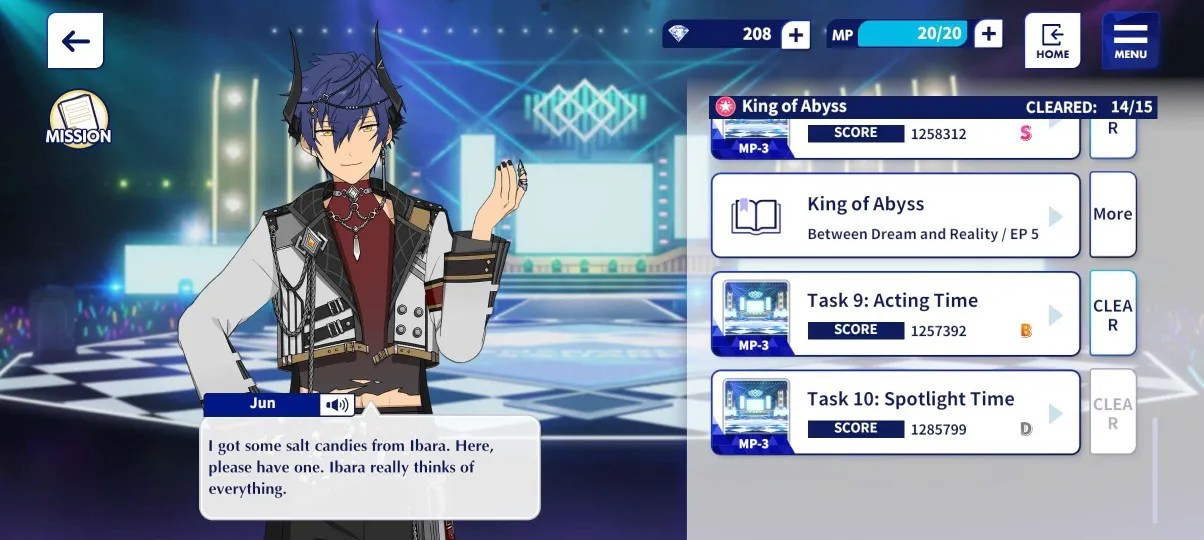This screenshot has height=540, width=1204.
Task: Select Task 10: Spotlight Time
Action: 895,412
